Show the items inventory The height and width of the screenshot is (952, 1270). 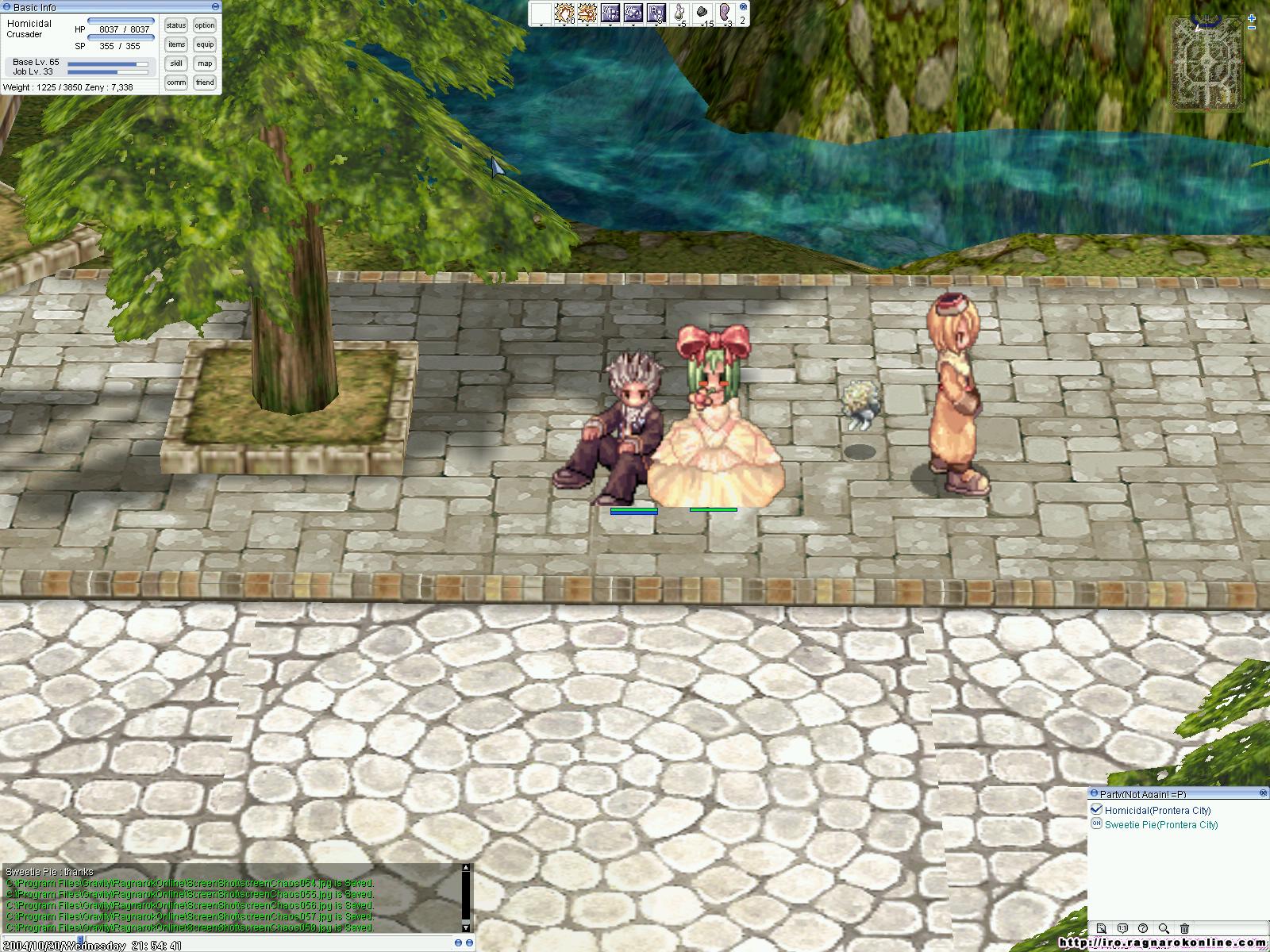tap(176, 44)
